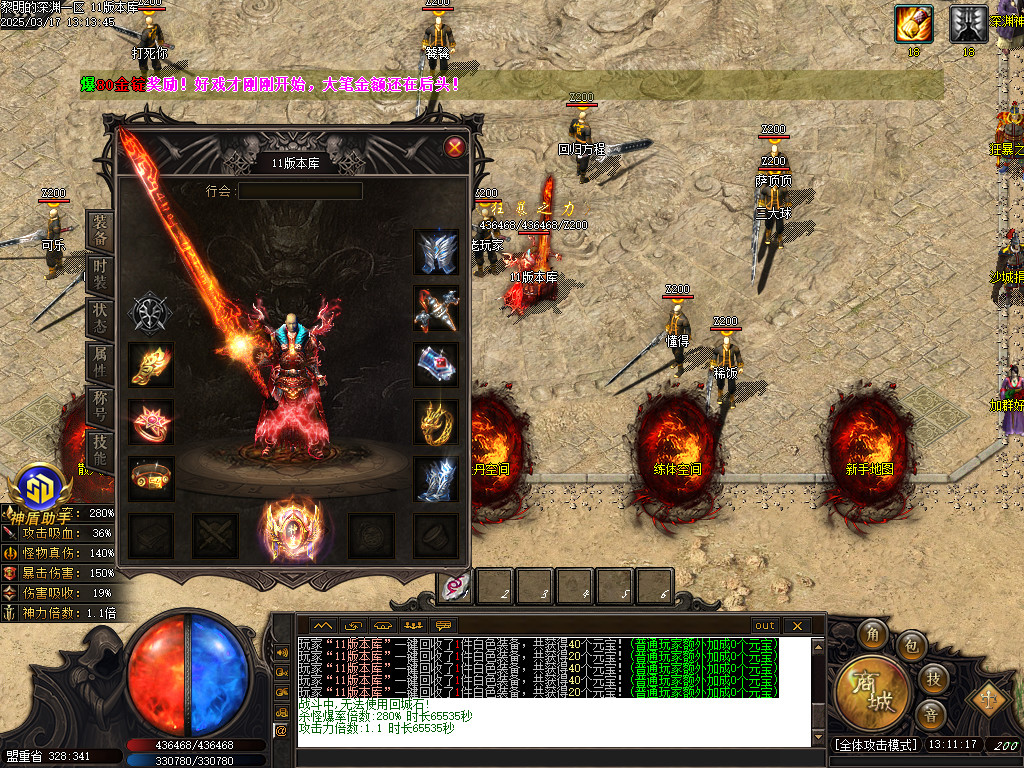Toggle the 全体攻击模式 attack mode label
The width and height of the screenshot is (1024, 768).
coord(874,745)
